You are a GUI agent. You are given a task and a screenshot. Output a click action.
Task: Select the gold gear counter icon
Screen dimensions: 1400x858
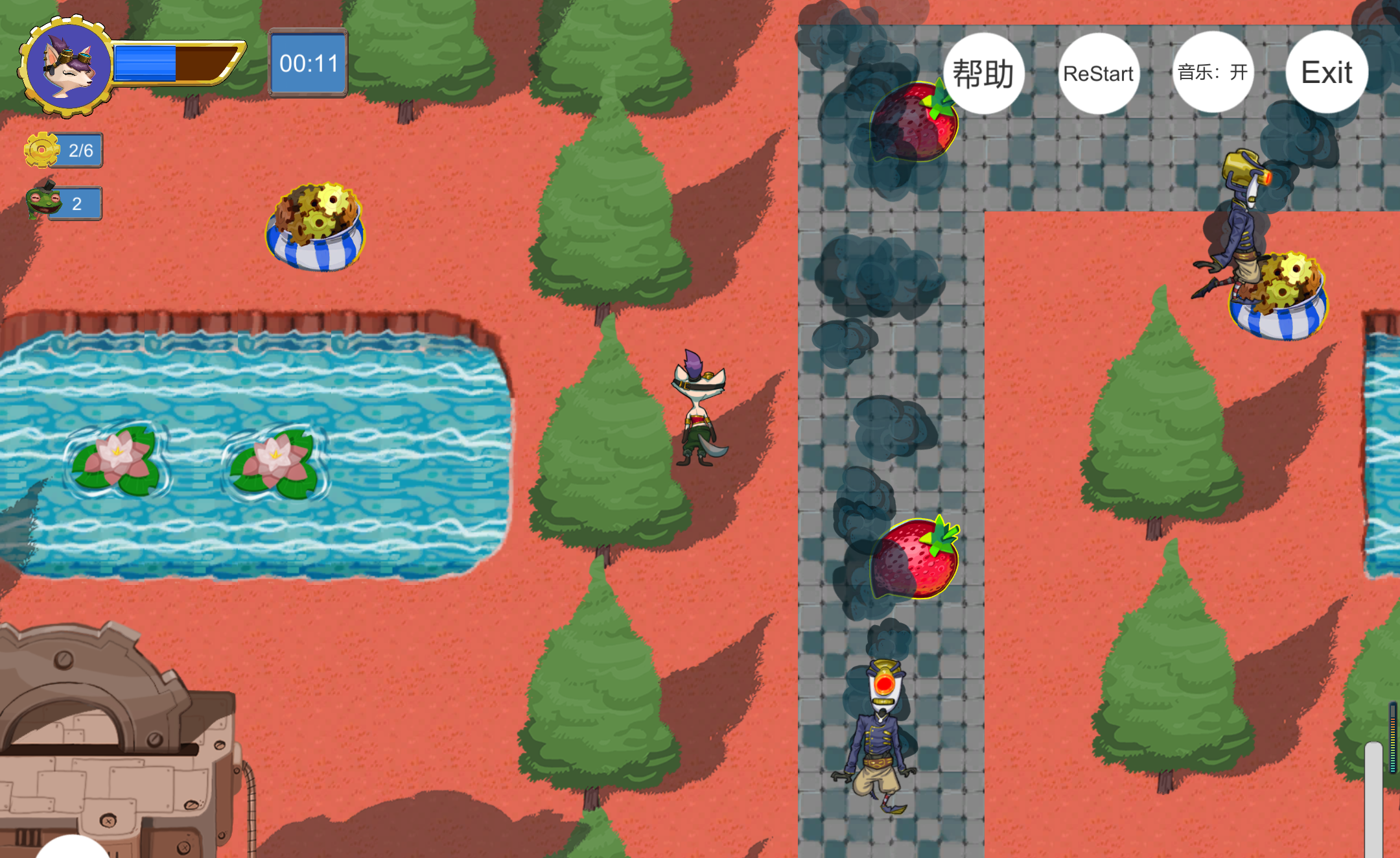42,150
